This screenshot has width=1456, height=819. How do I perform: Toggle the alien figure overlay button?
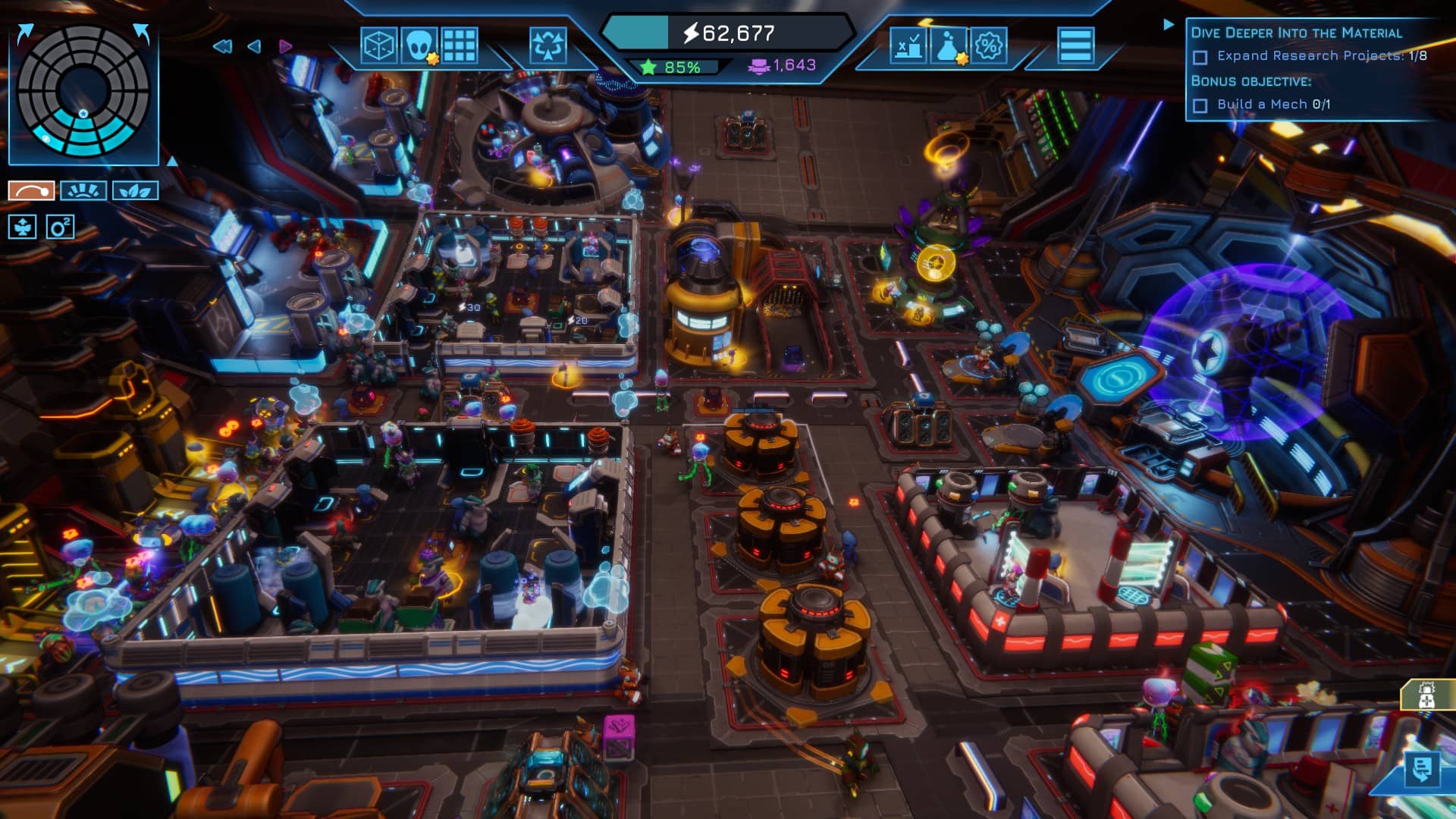tap(22, 227)
